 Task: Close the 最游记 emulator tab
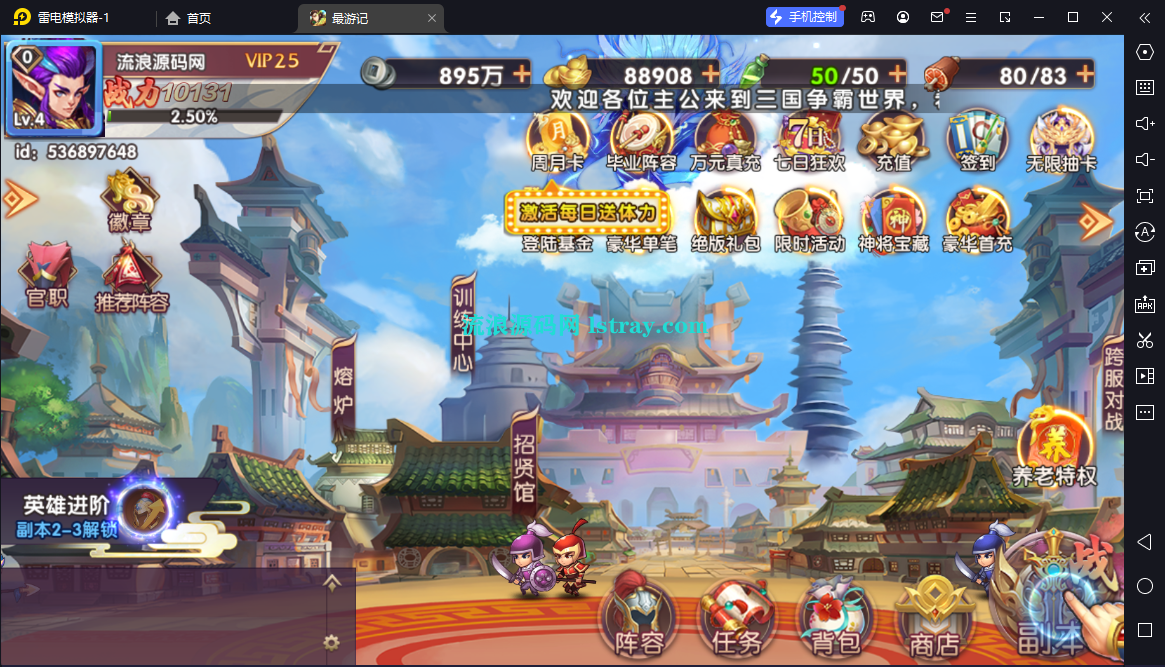432,18
